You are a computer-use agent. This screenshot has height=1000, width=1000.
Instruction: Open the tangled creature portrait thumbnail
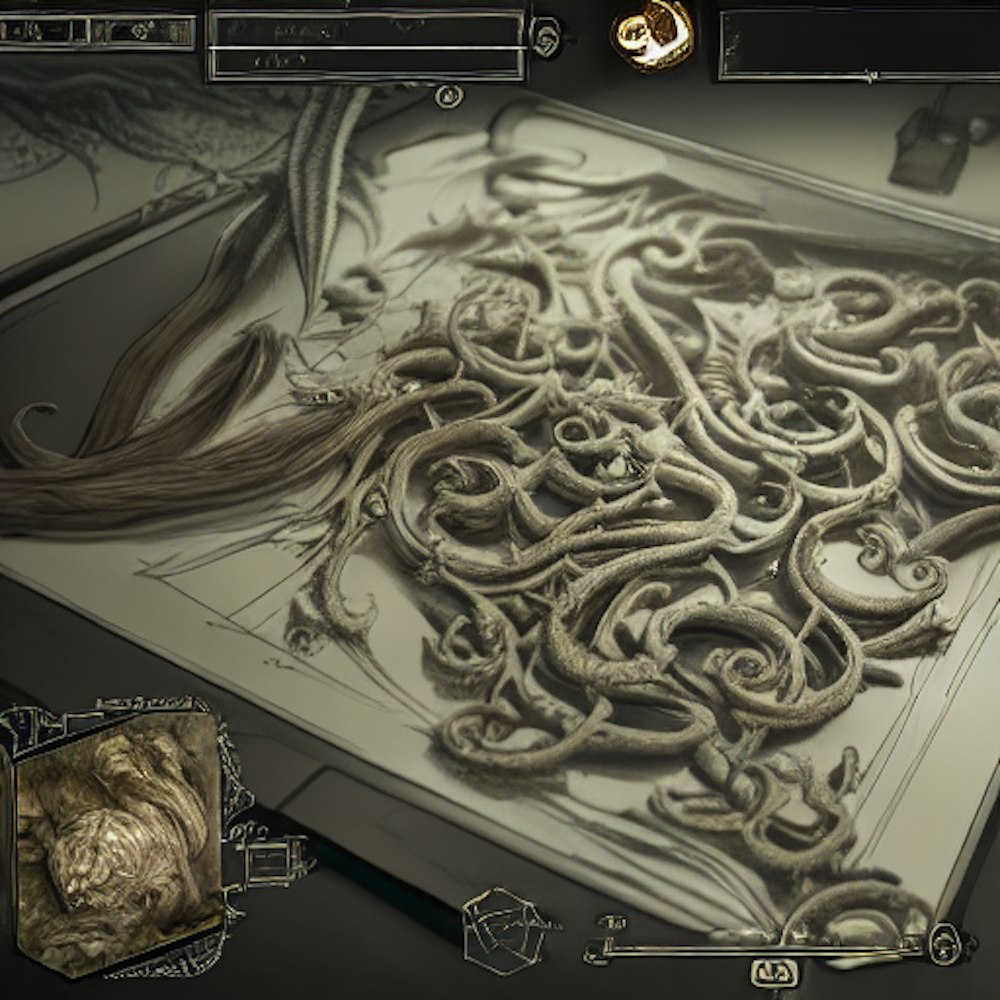click(x=115, y=840)
